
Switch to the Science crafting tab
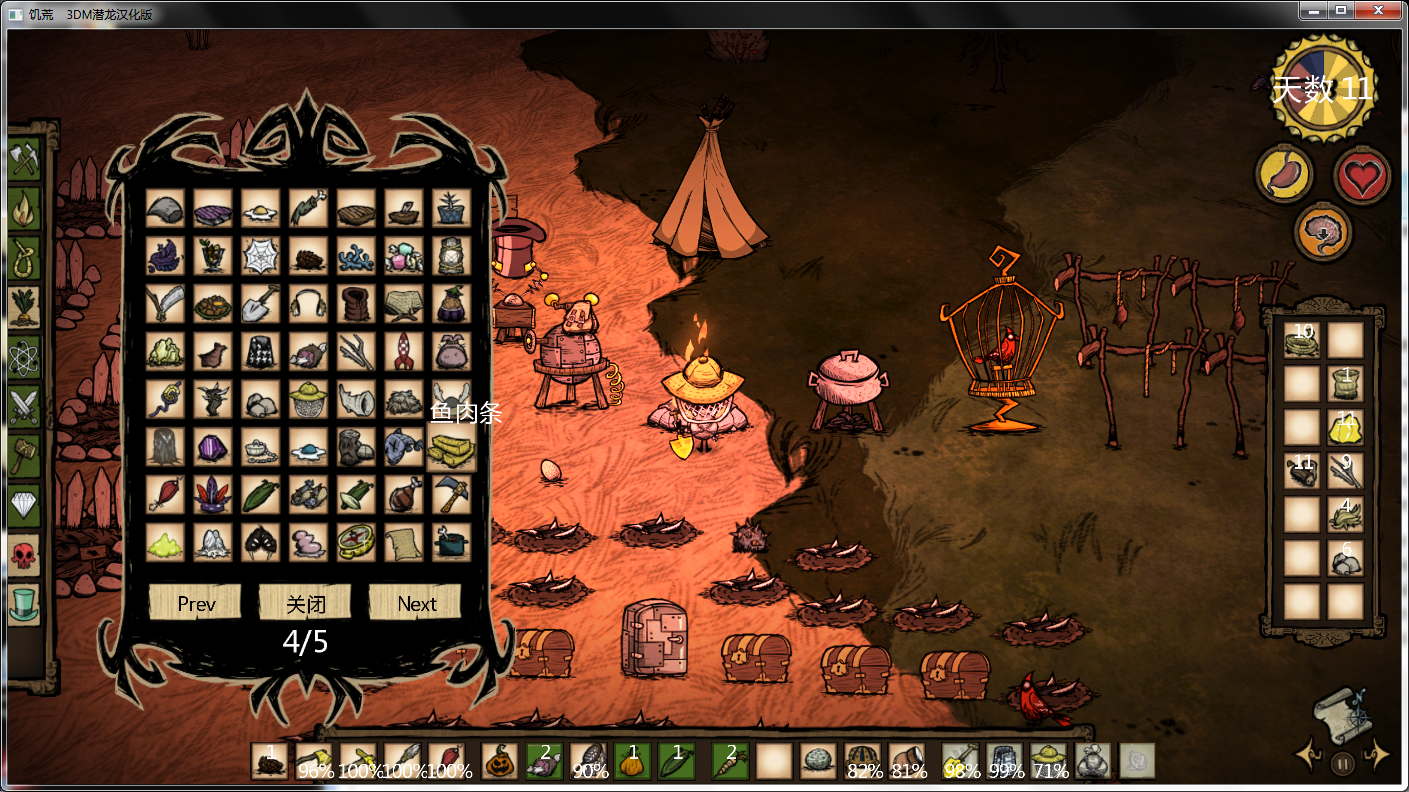tap(24, 357)
